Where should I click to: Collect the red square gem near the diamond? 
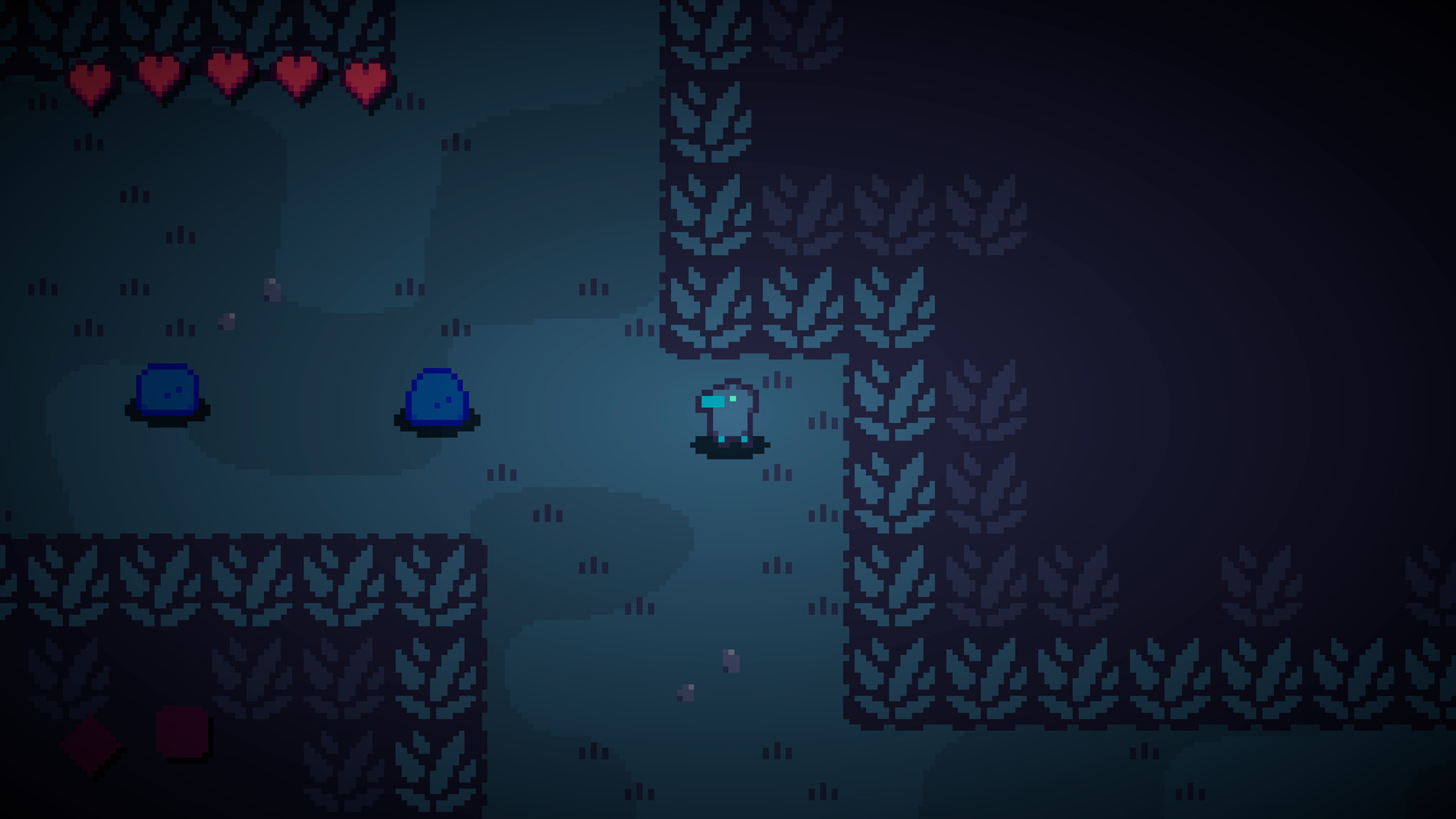(182, 732)
